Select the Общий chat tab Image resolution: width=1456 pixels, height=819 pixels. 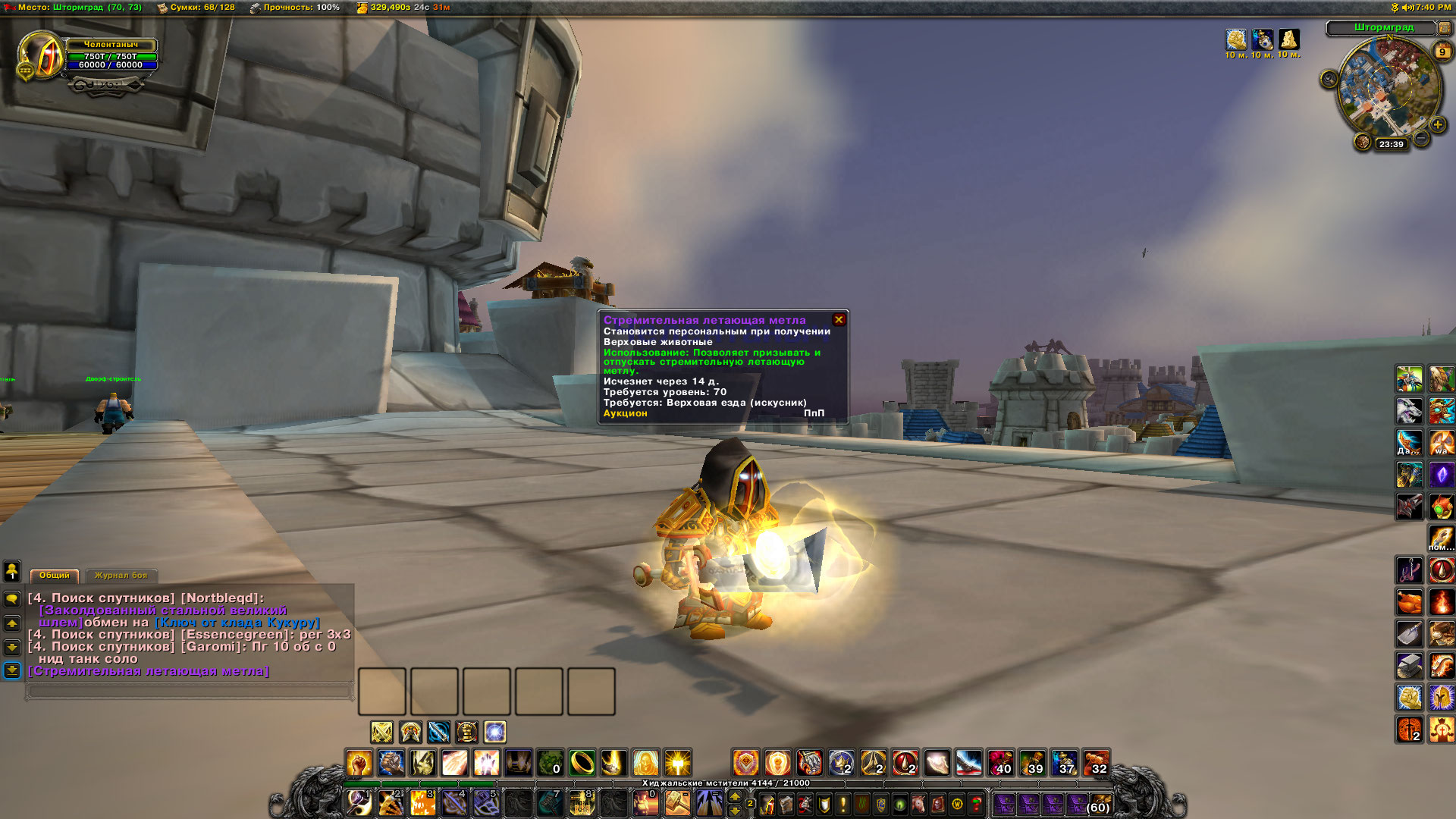pyautogui.click(x=54, y=576)
